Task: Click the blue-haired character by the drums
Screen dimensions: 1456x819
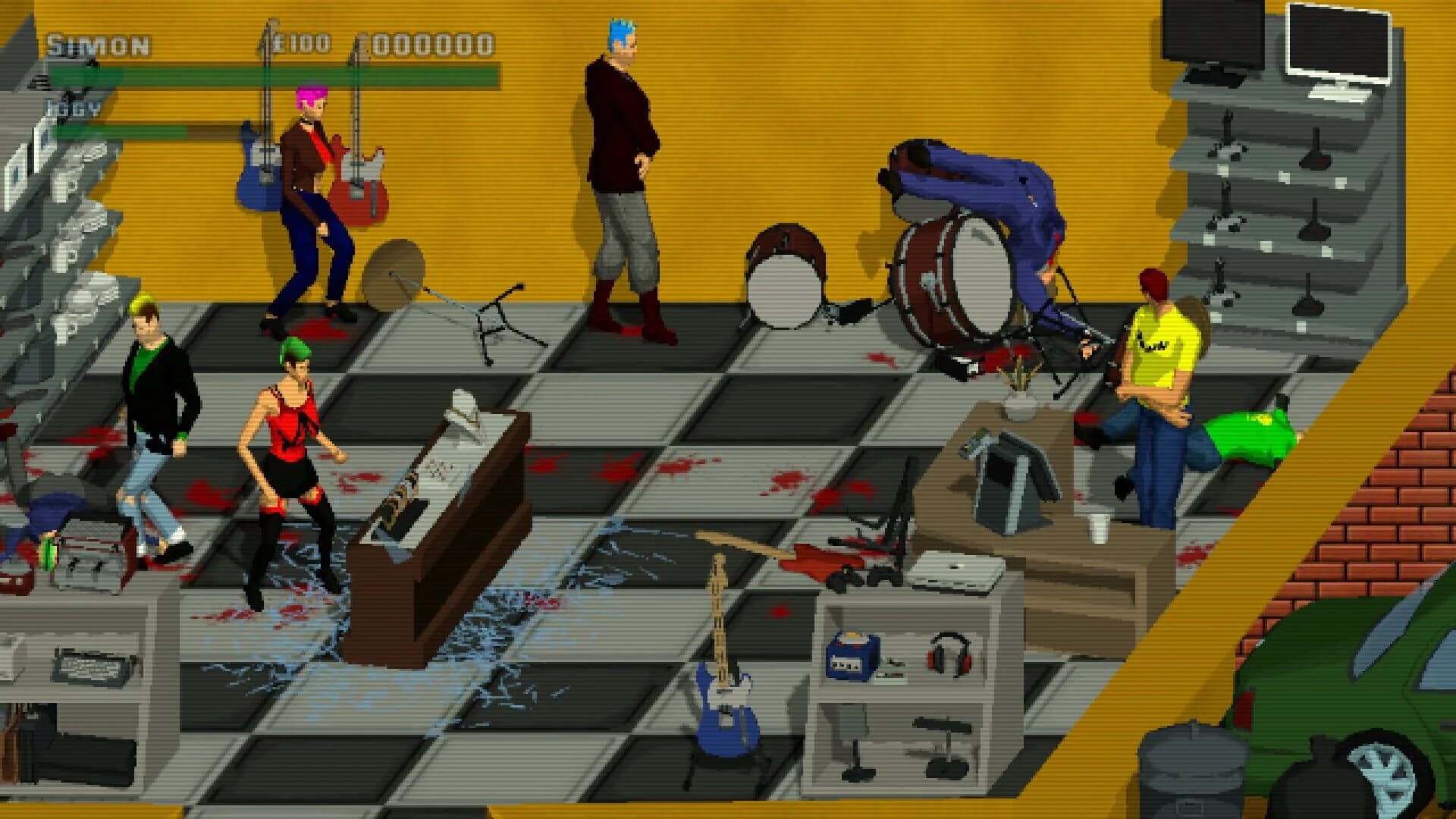Action: click(x=623, y=174)
